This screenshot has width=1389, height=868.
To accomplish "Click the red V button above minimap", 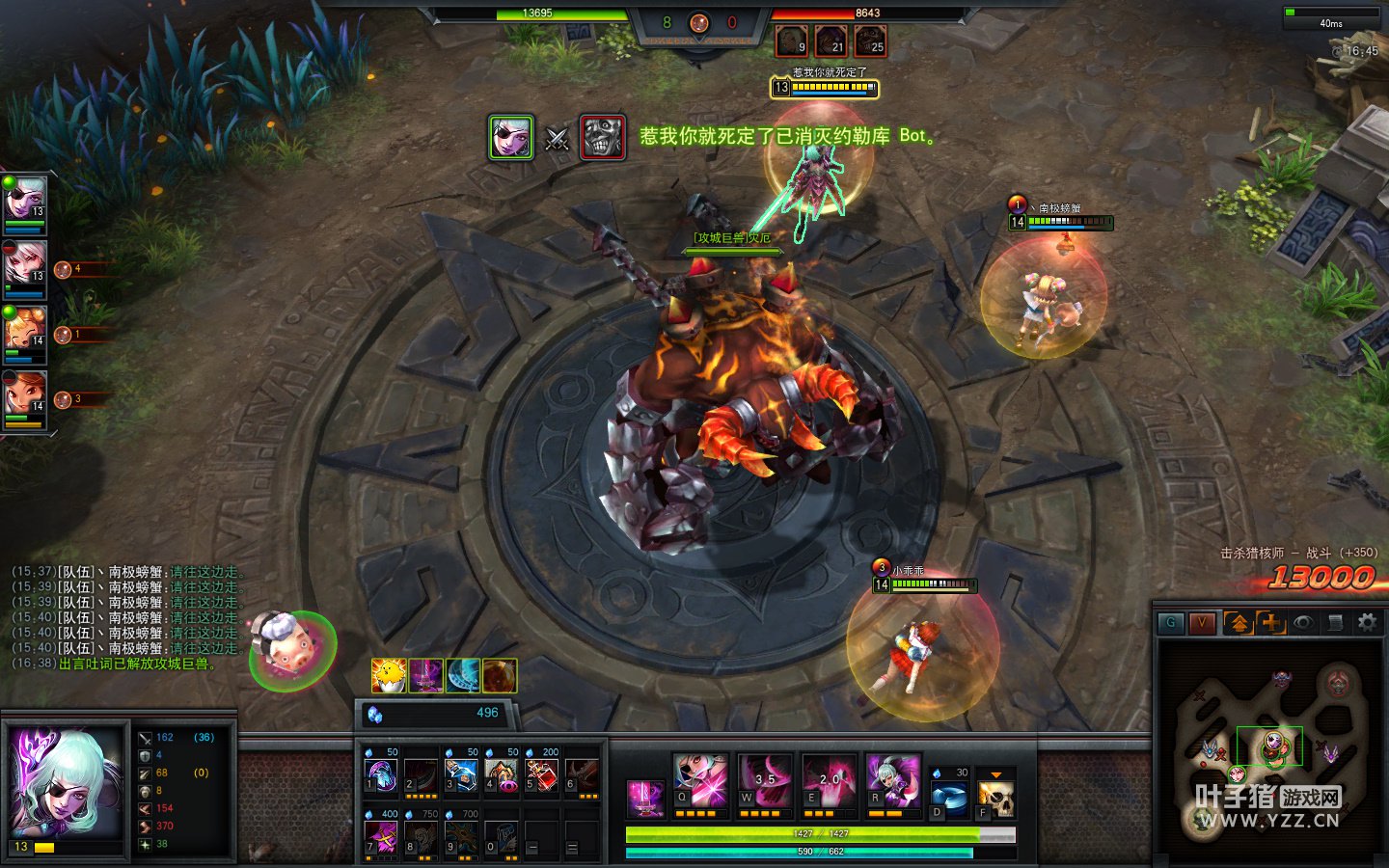I will click(x=1202, y=623).
